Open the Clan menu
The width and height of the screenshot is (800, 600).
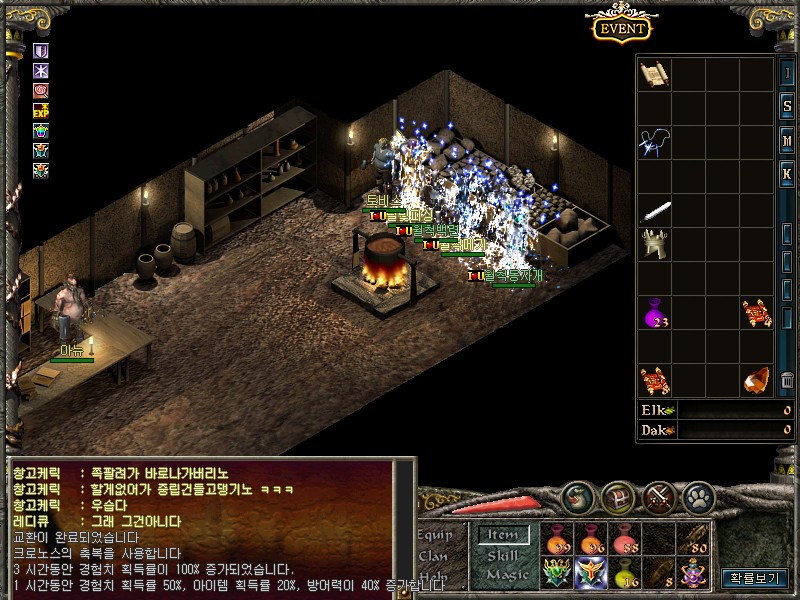click(433, 556)
